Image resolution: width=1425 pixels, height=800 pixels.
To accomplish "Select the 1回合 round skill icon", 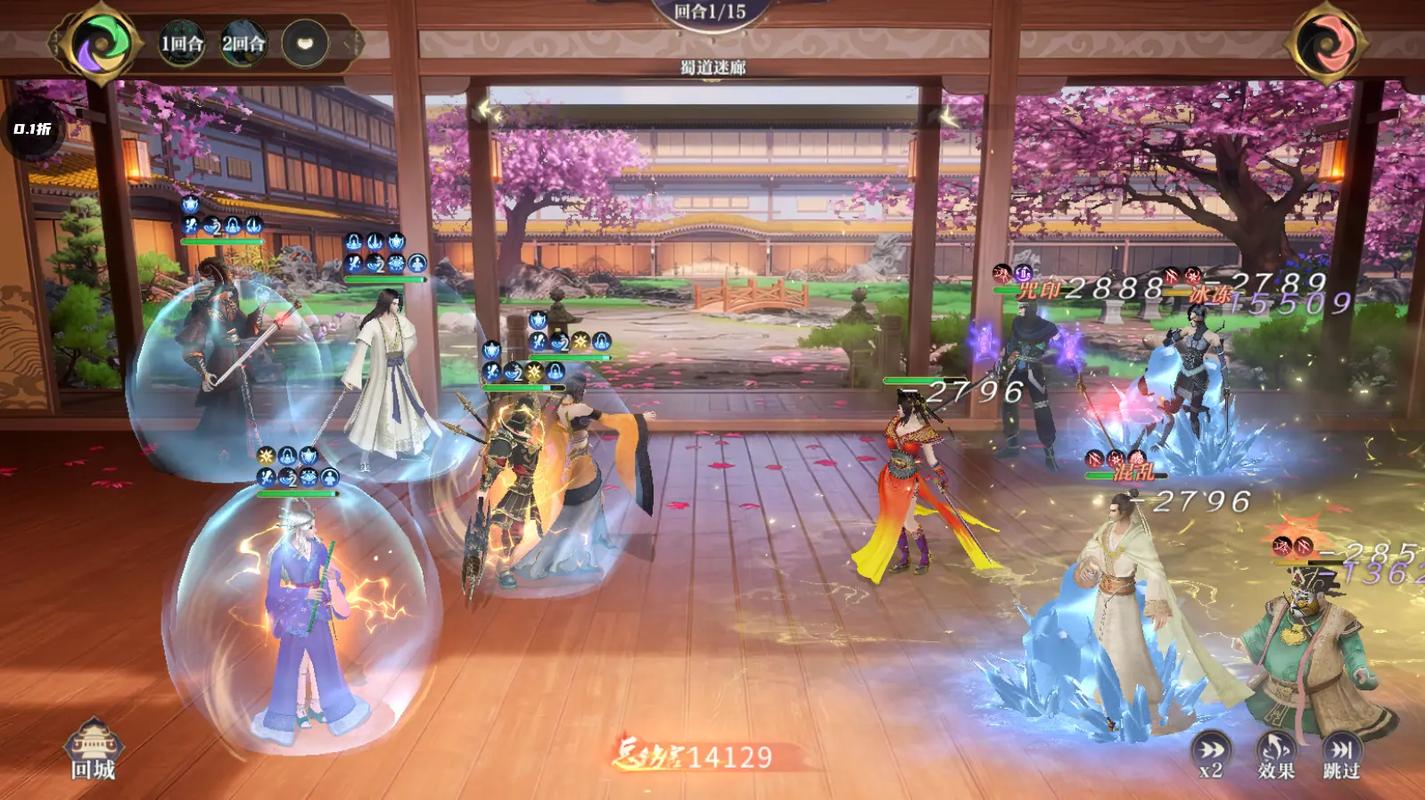I will pyautogui.click(x=181, y=43).
